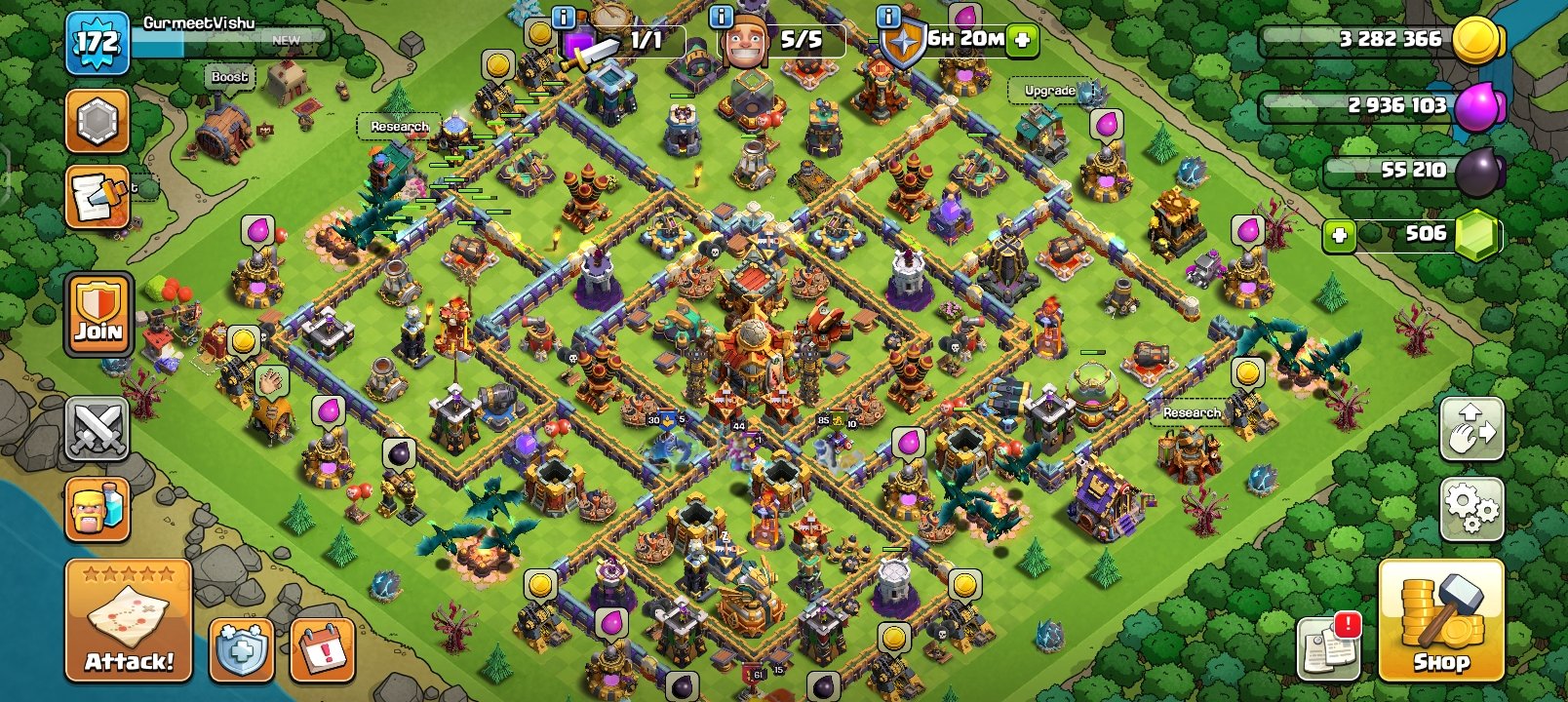Expand the Upgrade label near the workshop
The width and height of the screenshot is (1568, 702).
click(x=1047, y=90)
